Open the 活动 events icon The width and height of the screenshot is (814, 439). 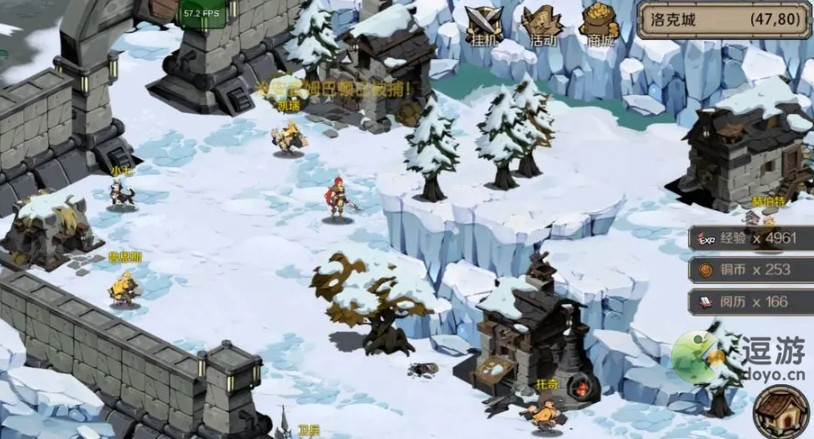(540, 26)
